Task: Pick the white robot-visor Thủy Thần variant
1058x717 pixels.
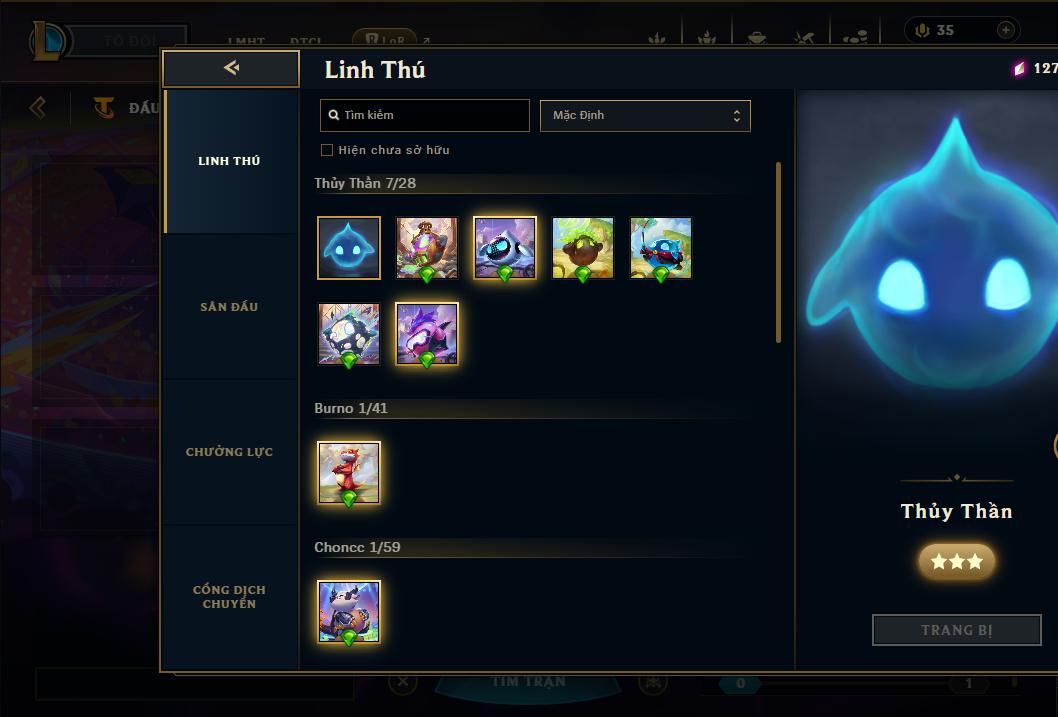Action: (x=505, y=247)
